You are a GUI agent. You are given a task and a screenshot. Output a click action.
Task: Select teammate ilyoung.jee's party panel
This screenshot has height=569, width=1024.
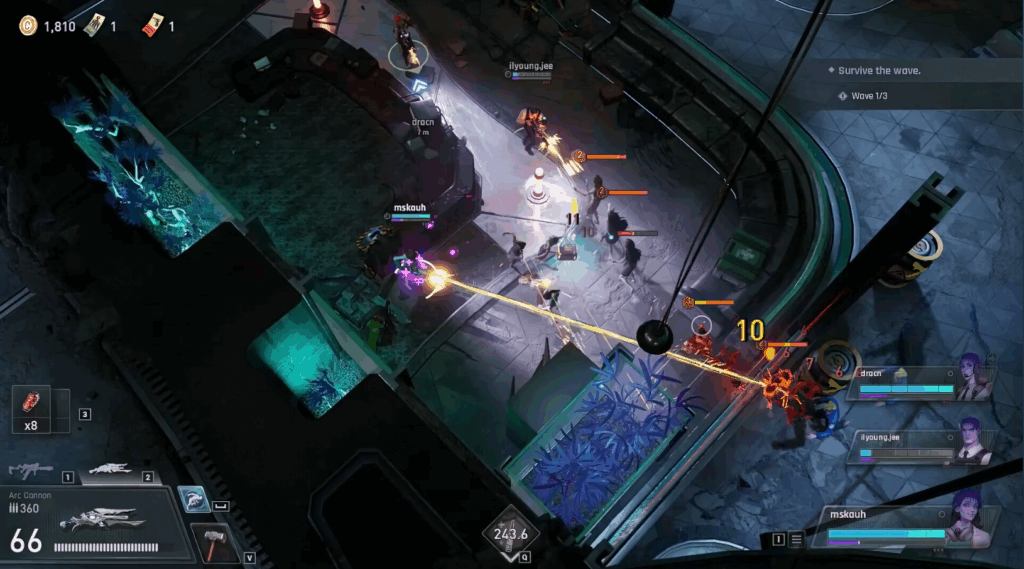(x=918, y=446)
